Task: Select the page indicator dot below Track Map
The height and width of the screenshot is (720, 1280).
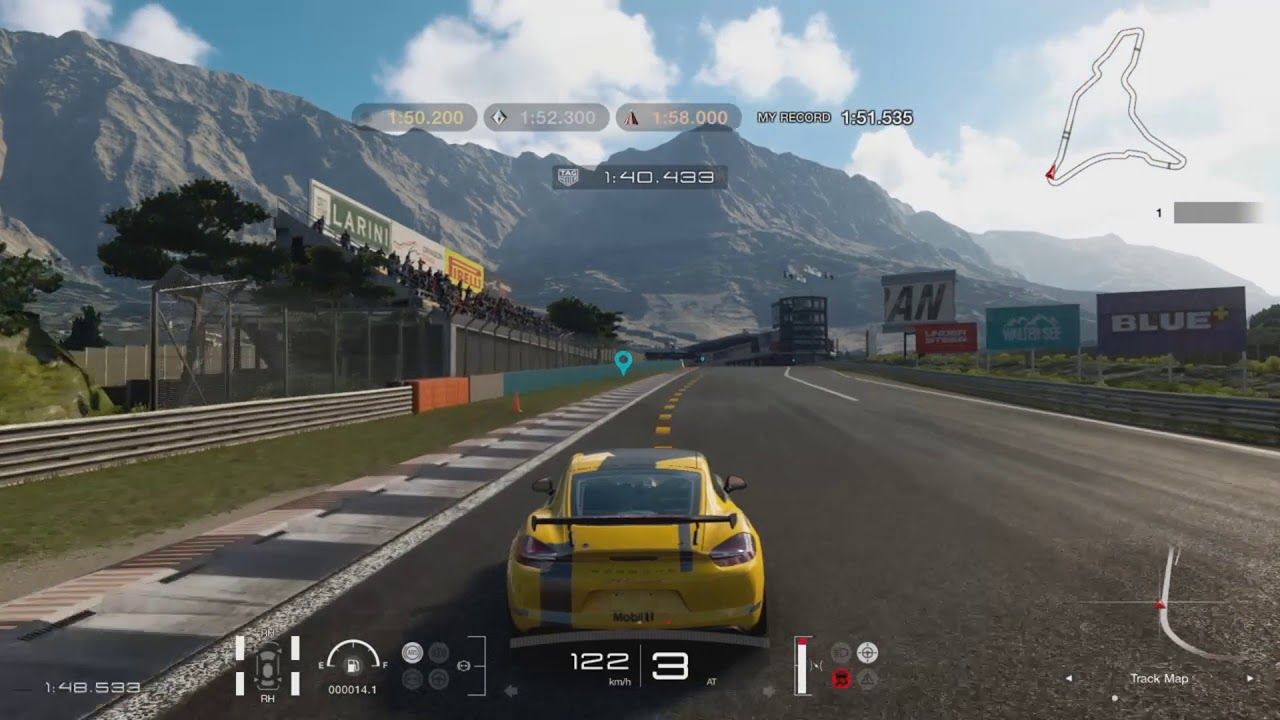Action: [x=1114, y=698]
